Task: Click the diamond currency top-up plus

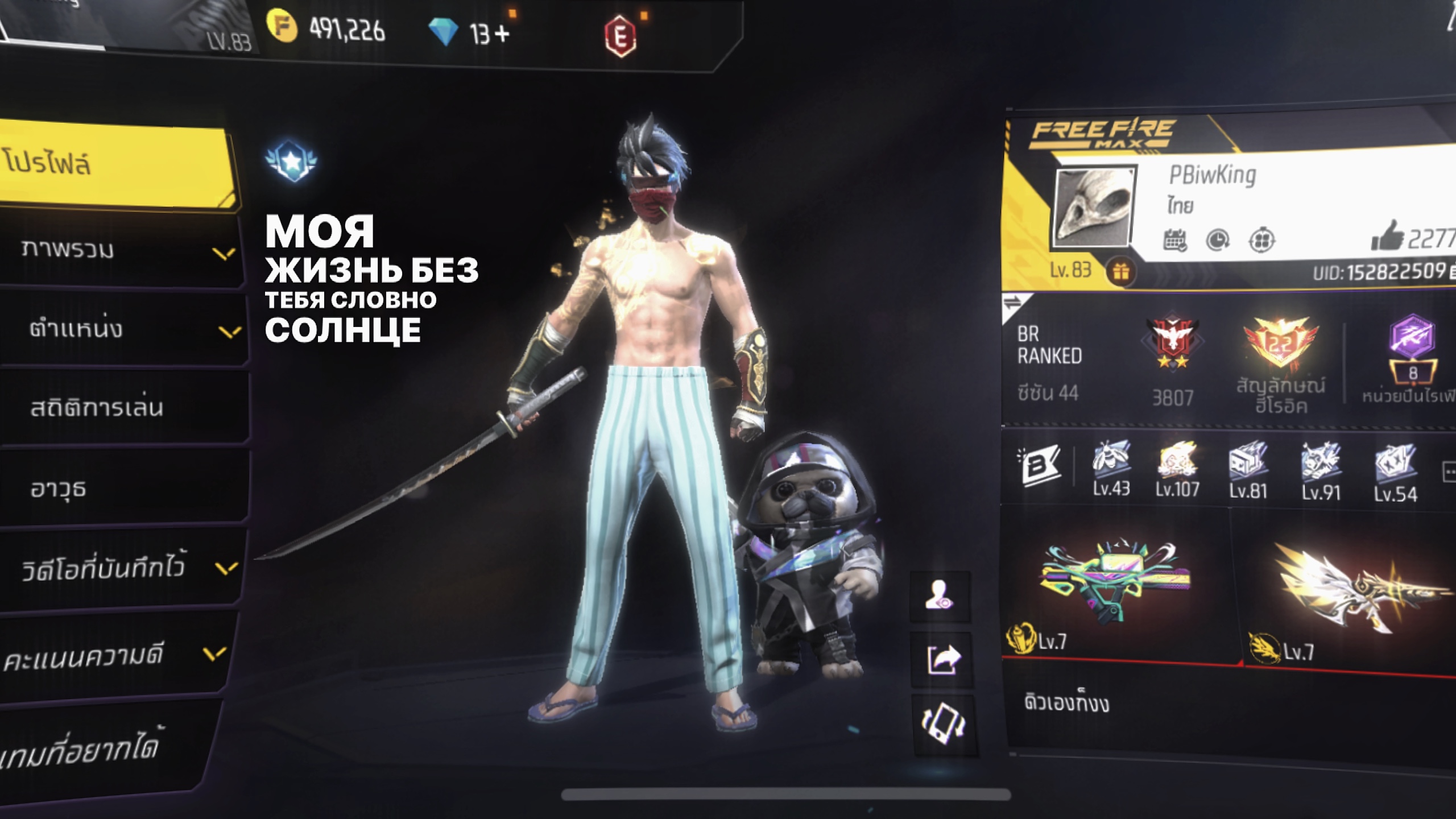Action: click(502, 34)
